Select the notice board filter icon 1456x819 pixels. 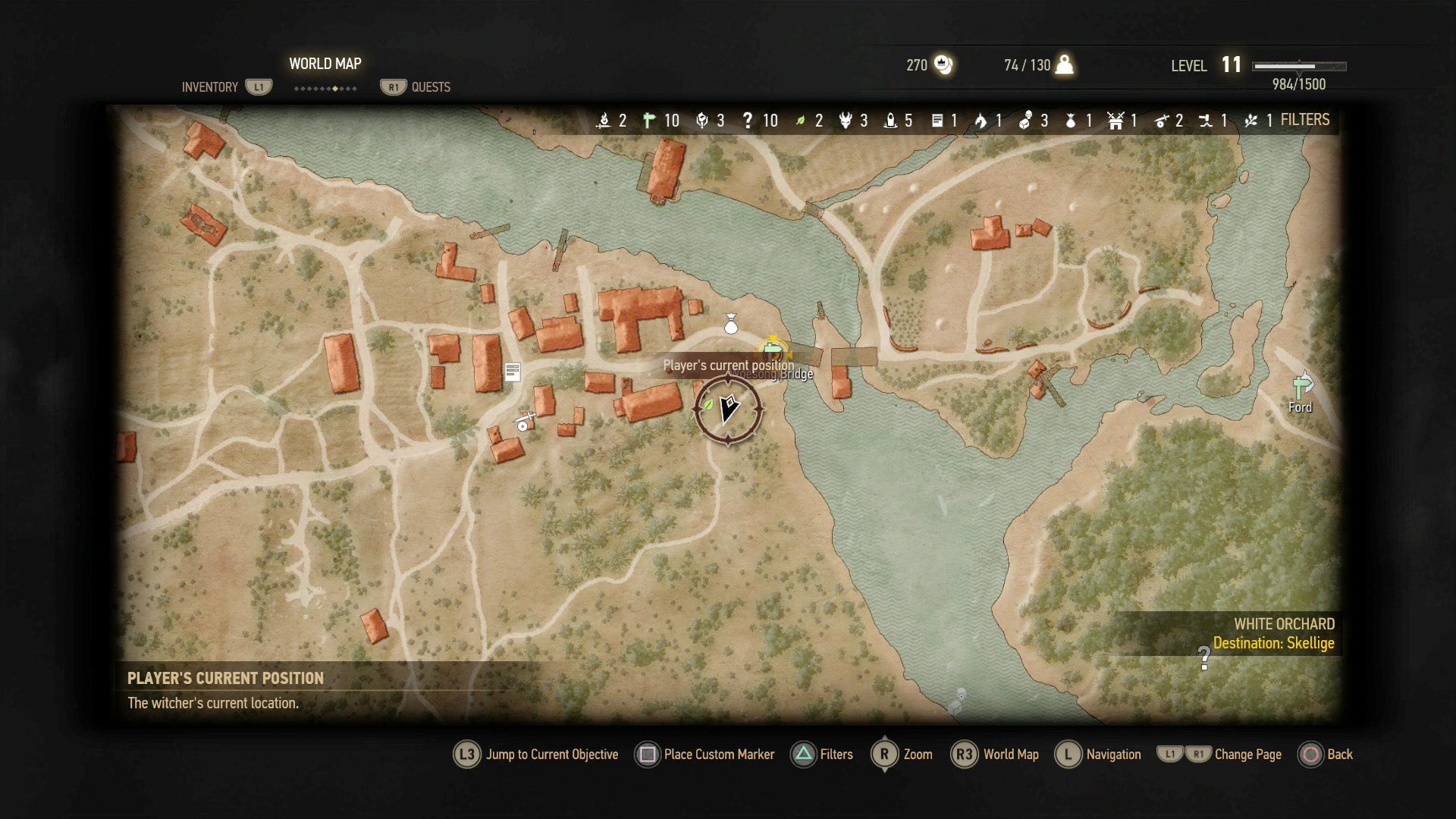[x=937, y=120]
